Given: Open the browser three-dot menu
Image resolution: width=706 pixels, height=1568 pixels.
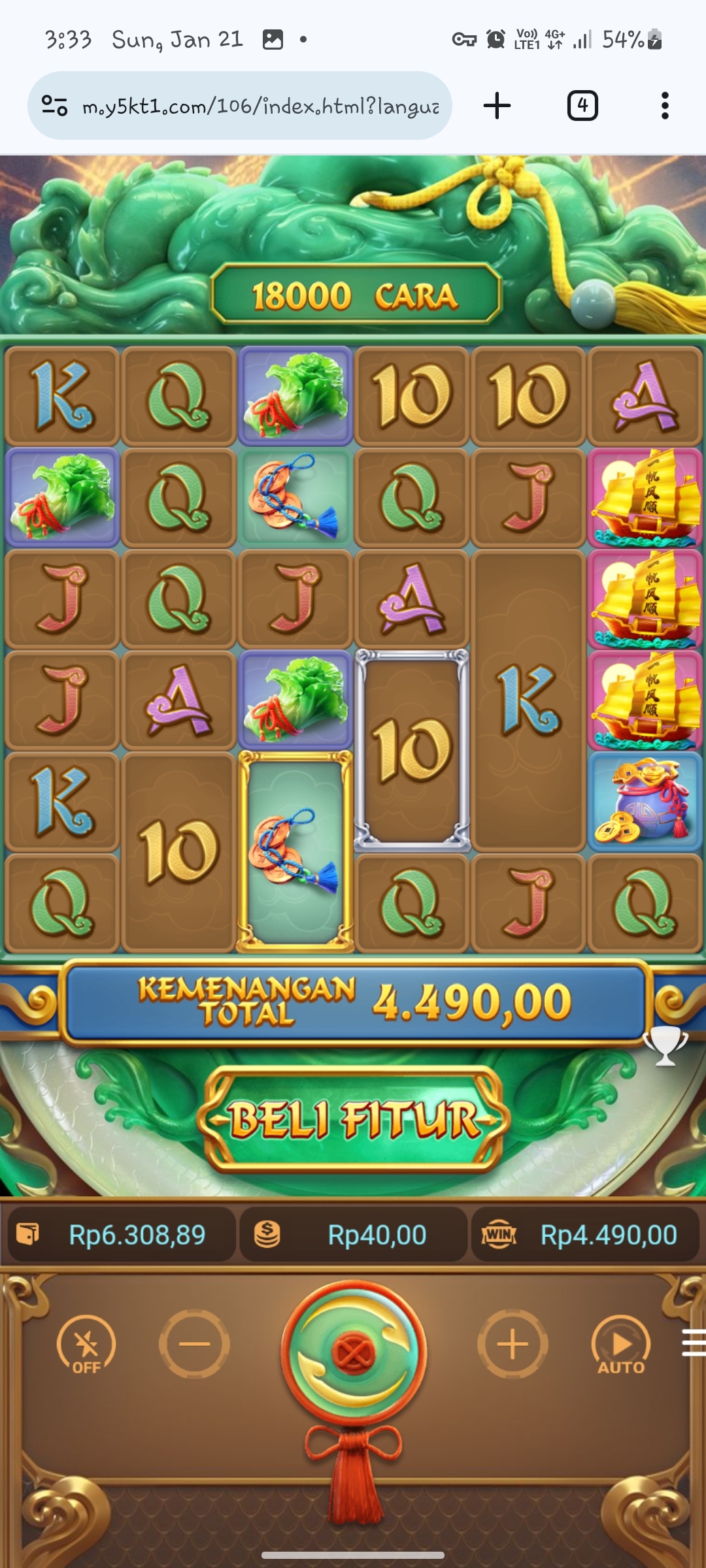Looking at the screenshot, I should coord(665,106).
